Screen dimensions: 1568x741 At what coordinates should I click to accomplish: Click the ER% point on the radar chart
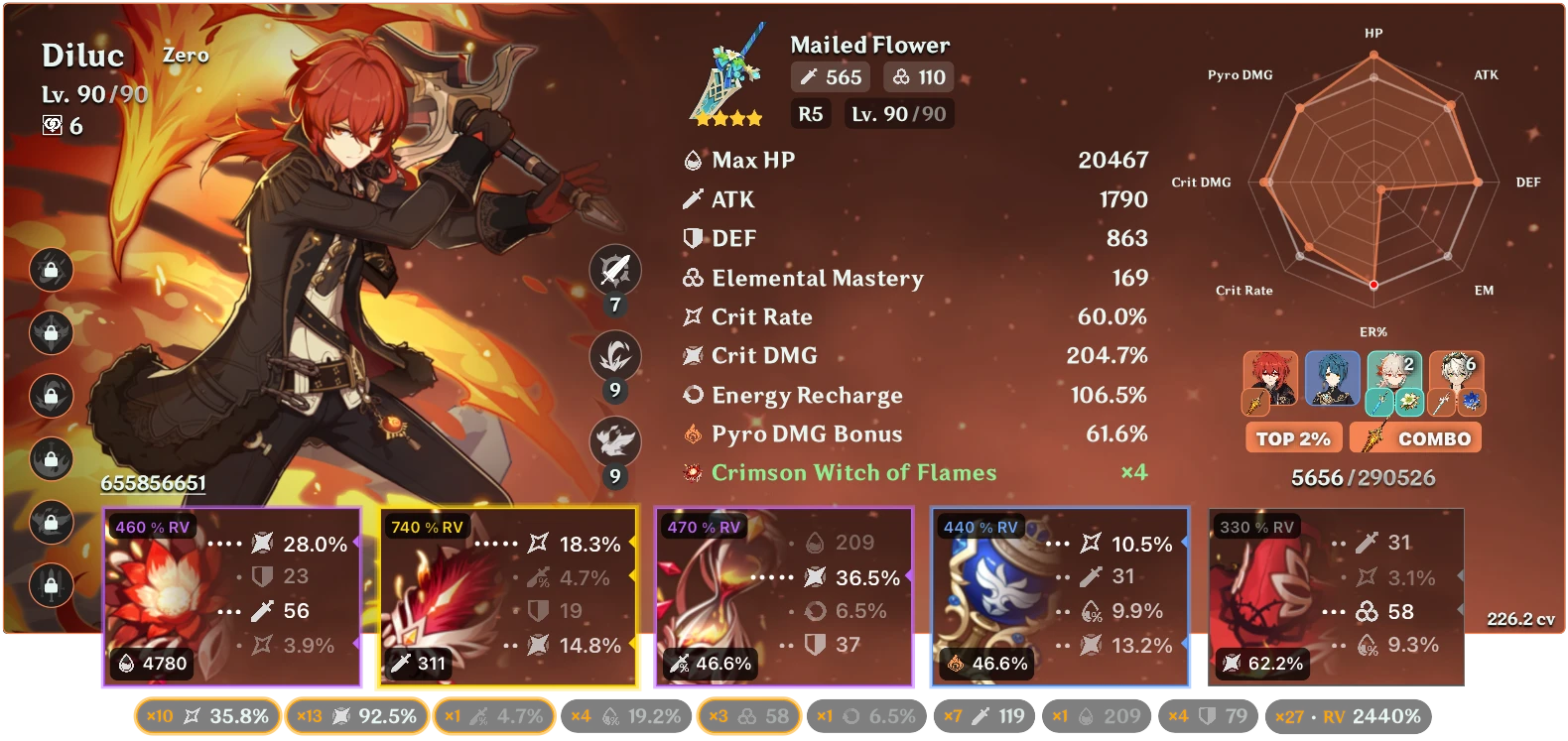[1373, 284]
